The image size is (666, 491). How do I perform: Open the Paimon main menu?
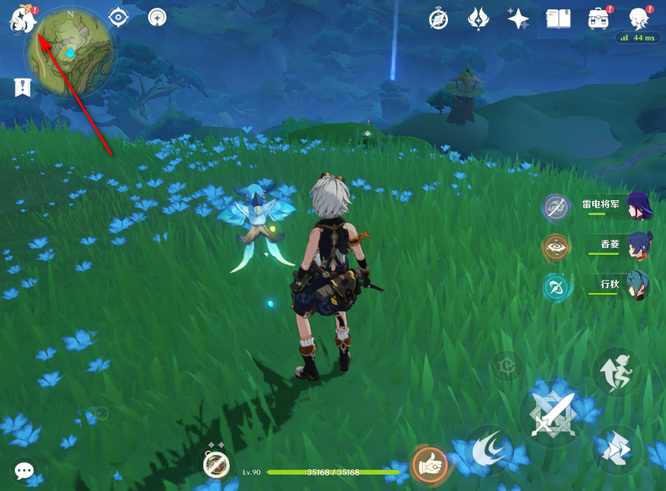(22, 19)
